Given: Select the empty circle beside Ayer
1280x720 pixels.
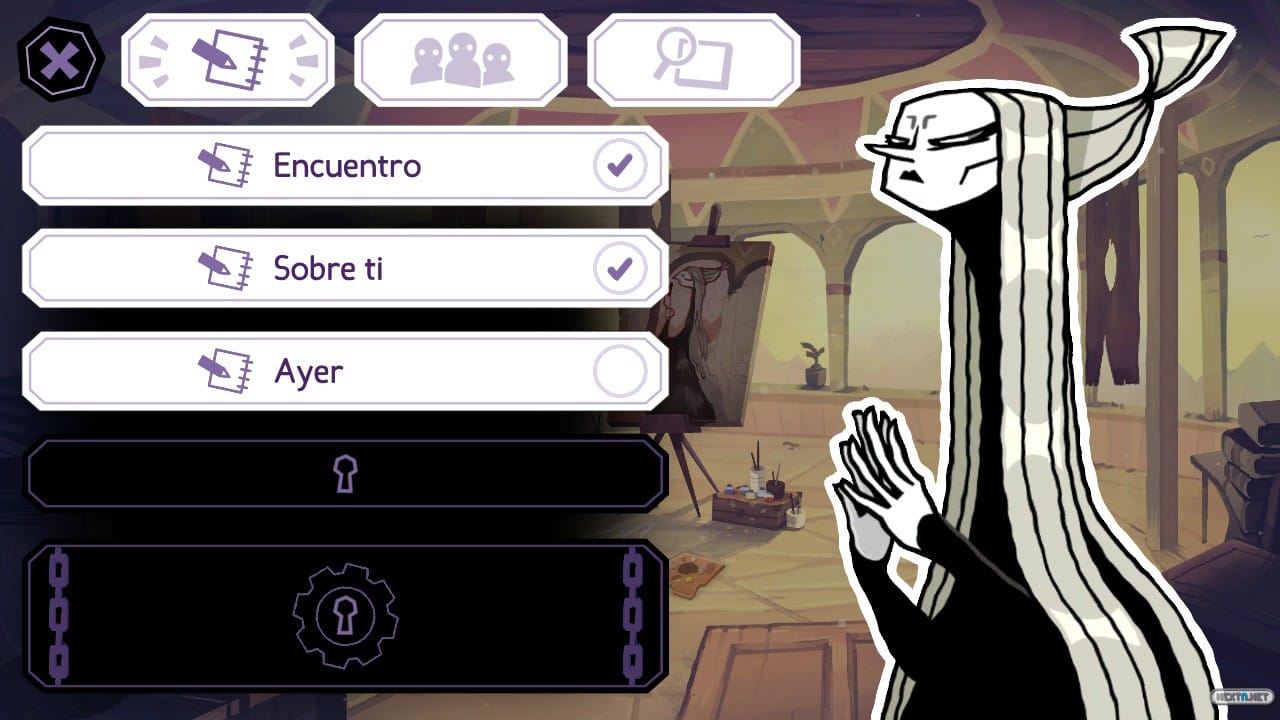Looking at the screenshot, I should 622,369.
